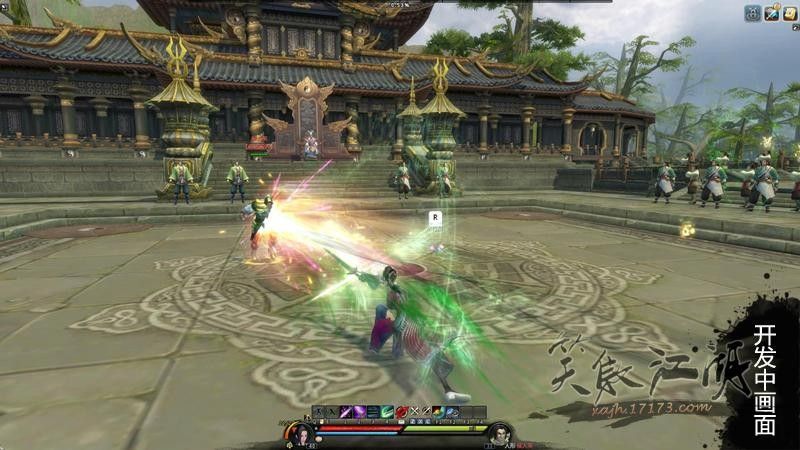This screenshot has height=450, width=800.
Task: Use the red circular skill icon
Action: coord(400,412)
